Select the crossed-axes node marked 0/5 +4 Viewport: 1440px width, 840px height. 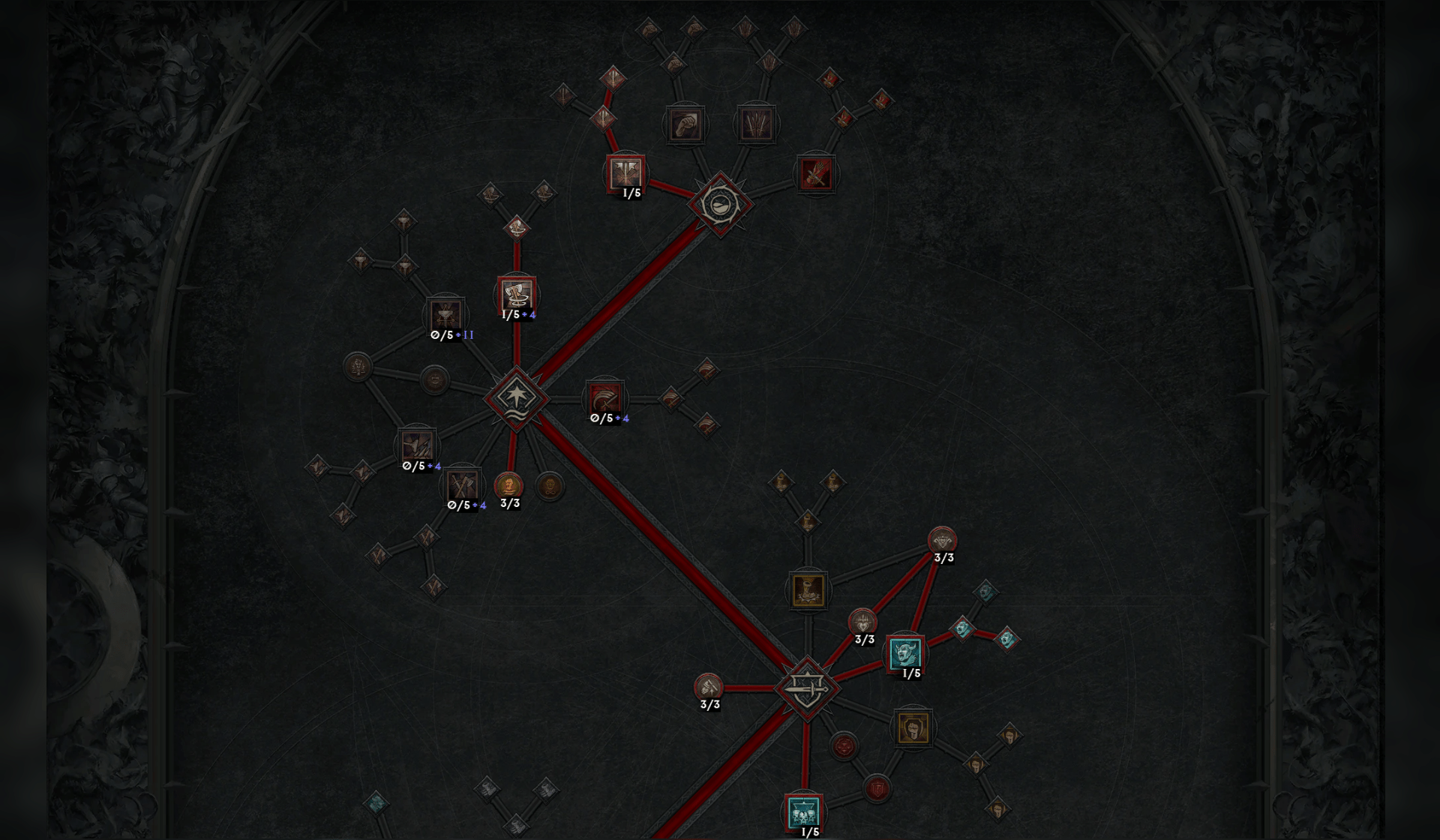[x=463, y=484]
